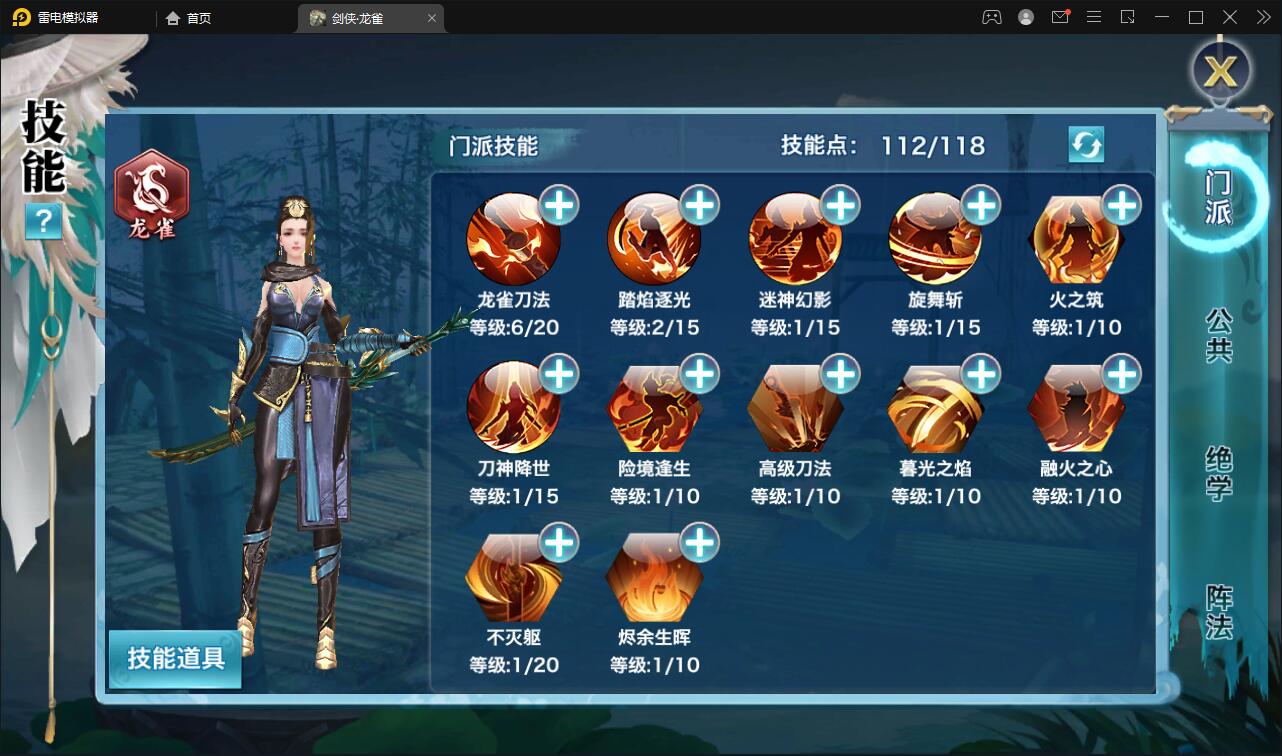Open the 阵法 tab
The height and width of the screenshot is (756, 1282).
[1216, 620]
